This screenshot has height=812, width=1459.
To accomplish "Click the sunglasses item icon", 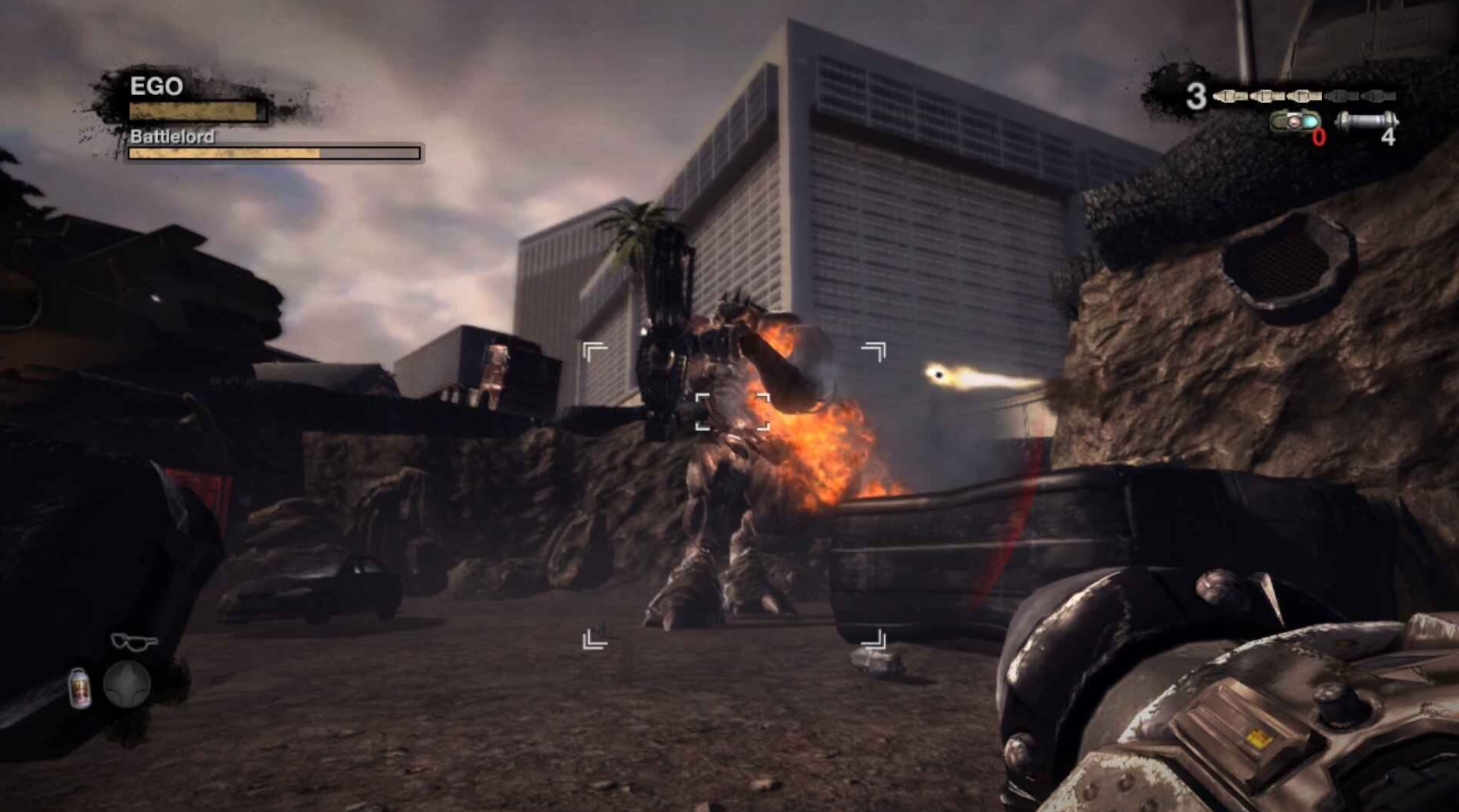I will click(x=134, y=643).
